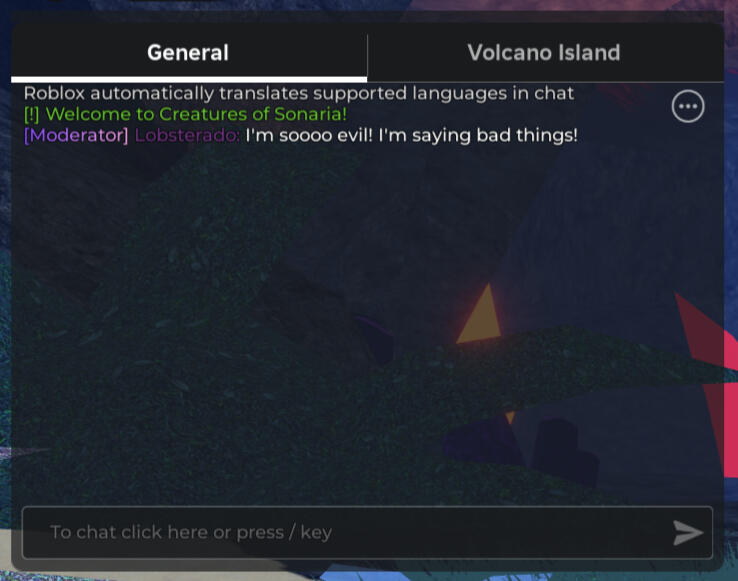Switch to the General chat tab

(x=188, y=53)
